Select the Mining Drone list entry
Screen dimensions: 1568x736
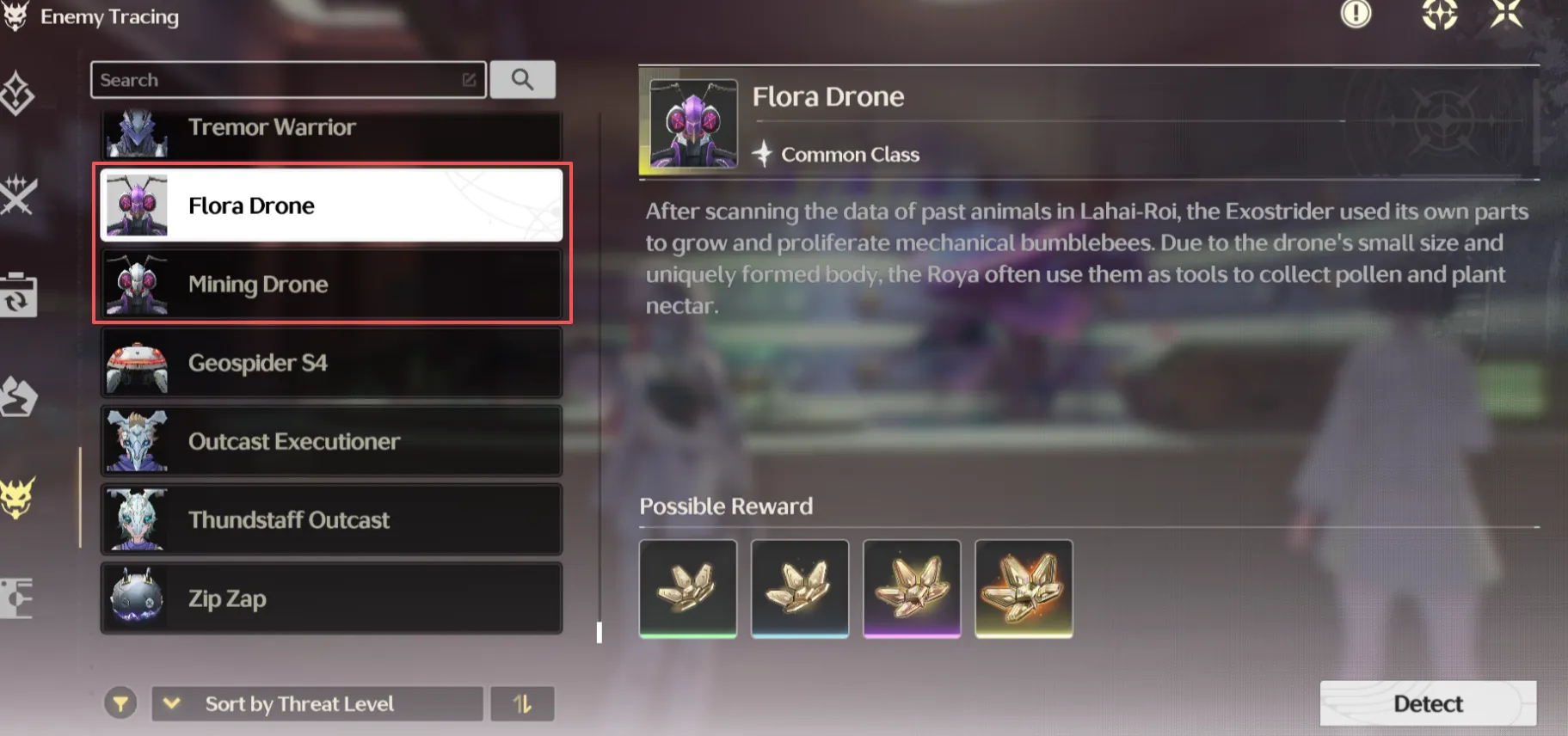tap(331, 284)
